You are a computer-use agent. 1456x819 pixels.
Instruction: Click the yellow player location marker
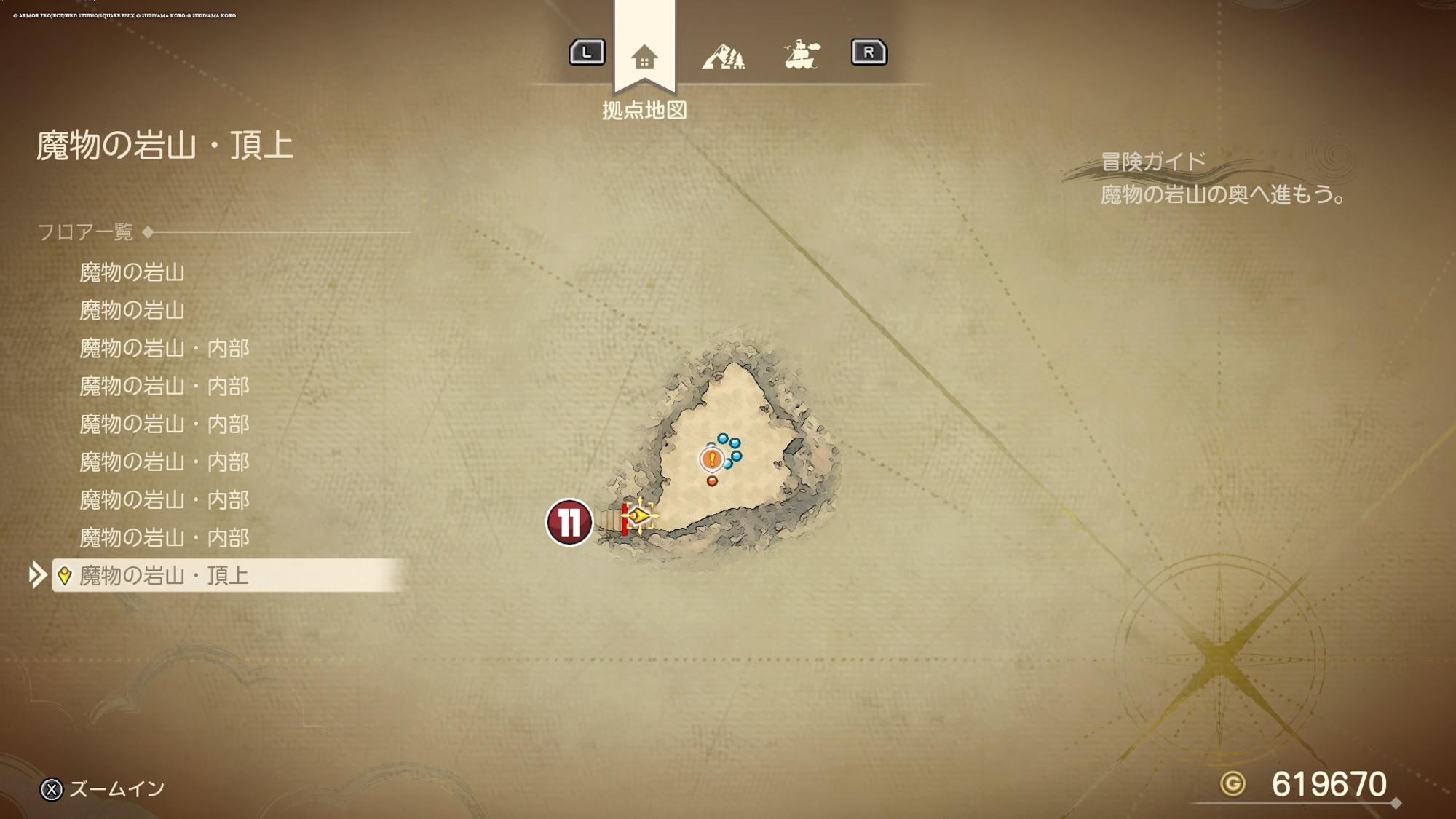pos(639,516)
